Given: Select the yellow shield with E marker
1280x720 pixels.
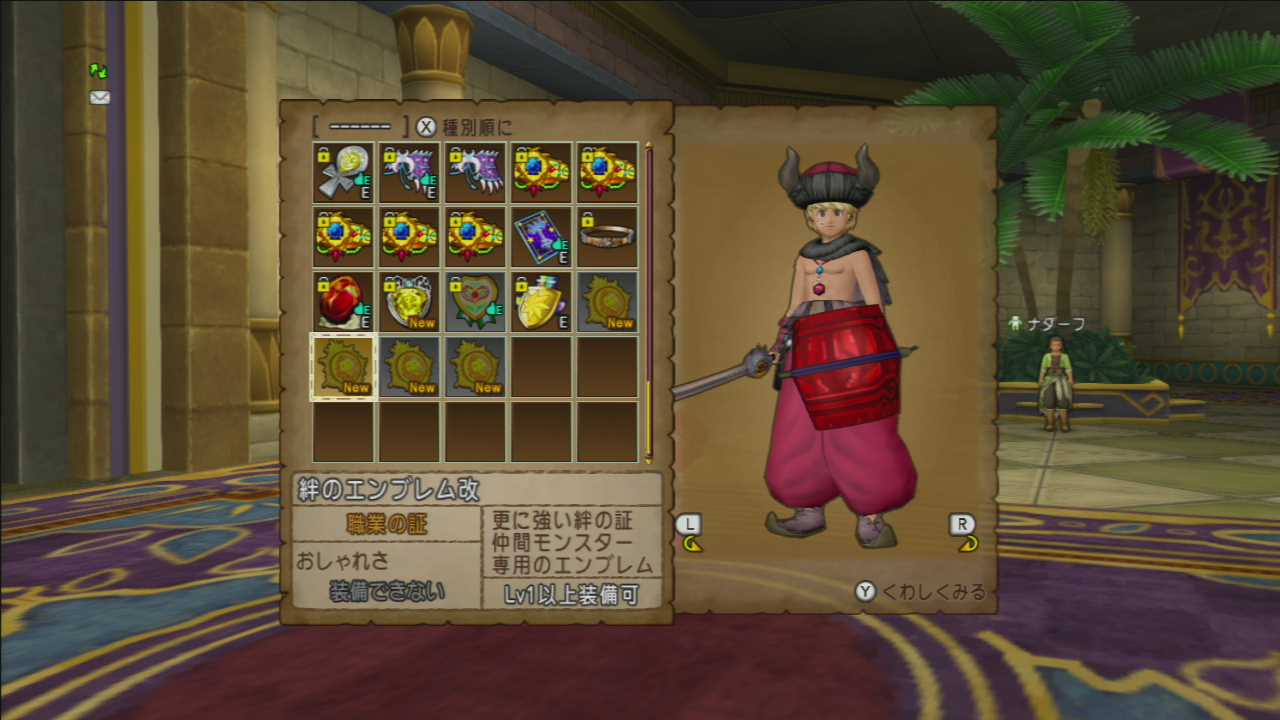Looking at the screenshot, I should [x=541, y=302].
